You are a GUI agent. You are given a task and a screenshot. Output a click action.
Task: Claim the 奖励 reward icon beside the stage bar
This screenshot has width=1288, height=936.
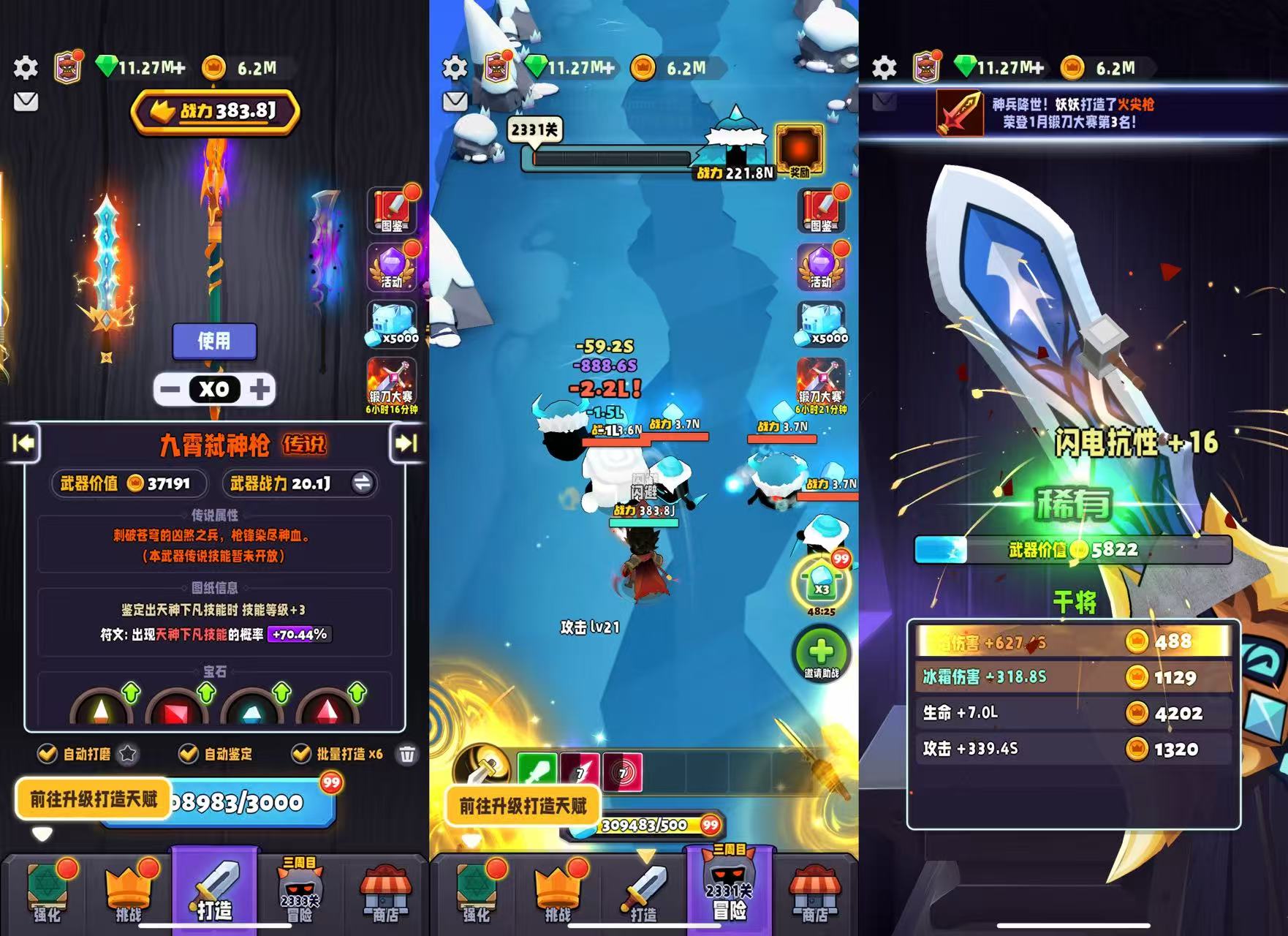pos(799,150)
